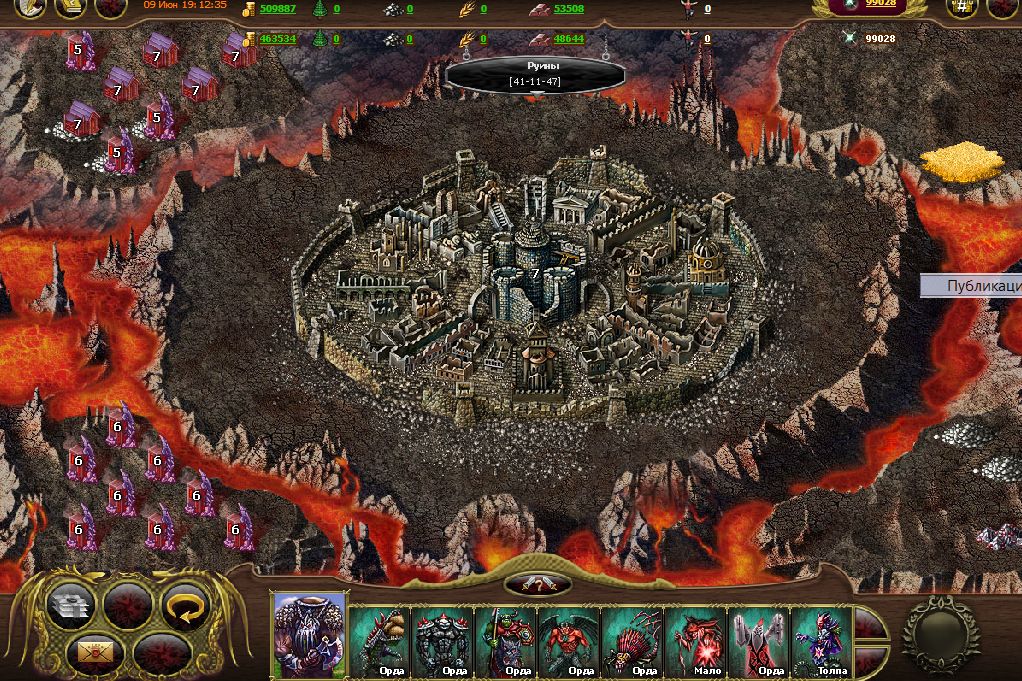Open the Публикации side tab

(972, 286)
